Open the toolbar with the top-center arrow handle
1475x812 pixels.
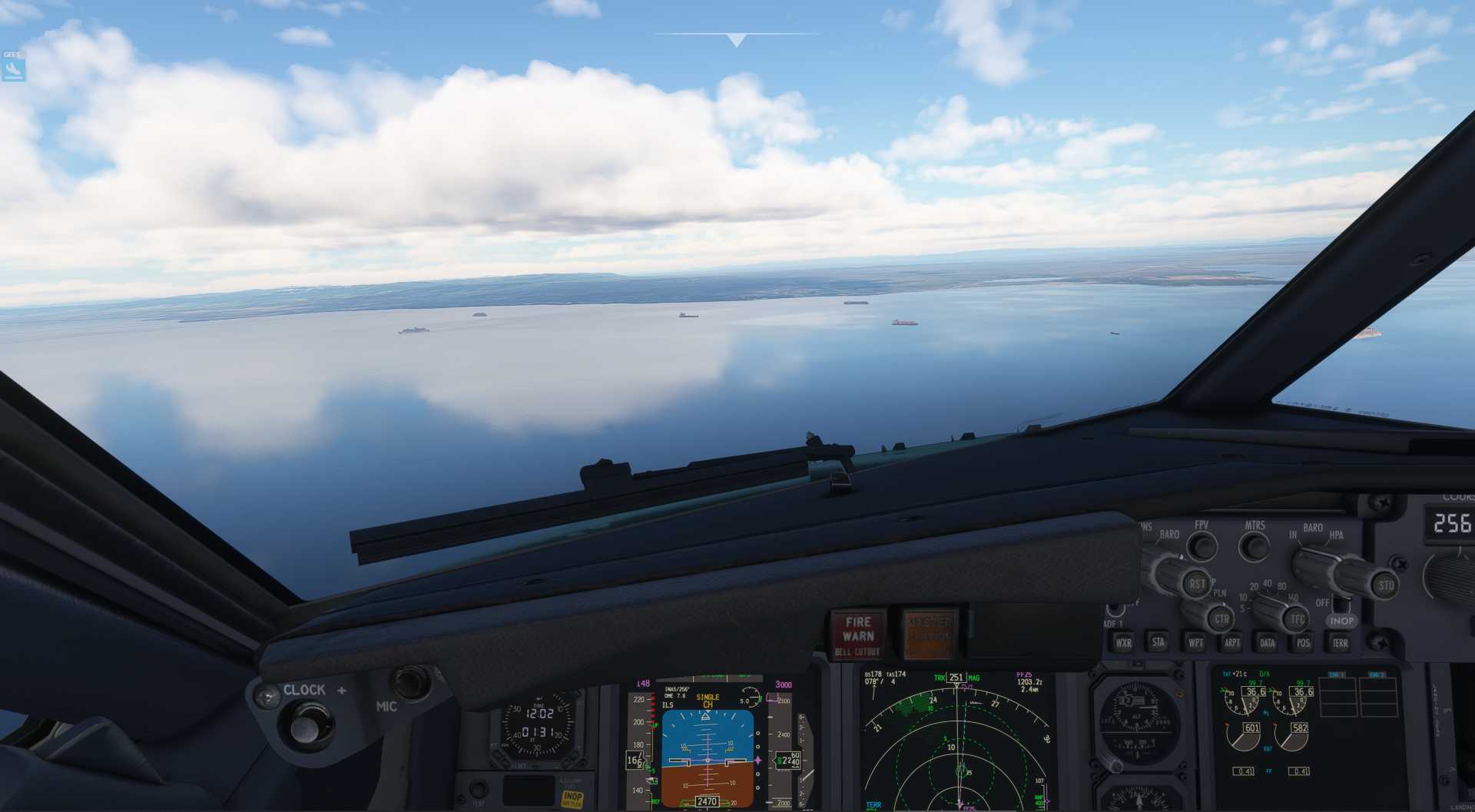click(x=736, y=39)
